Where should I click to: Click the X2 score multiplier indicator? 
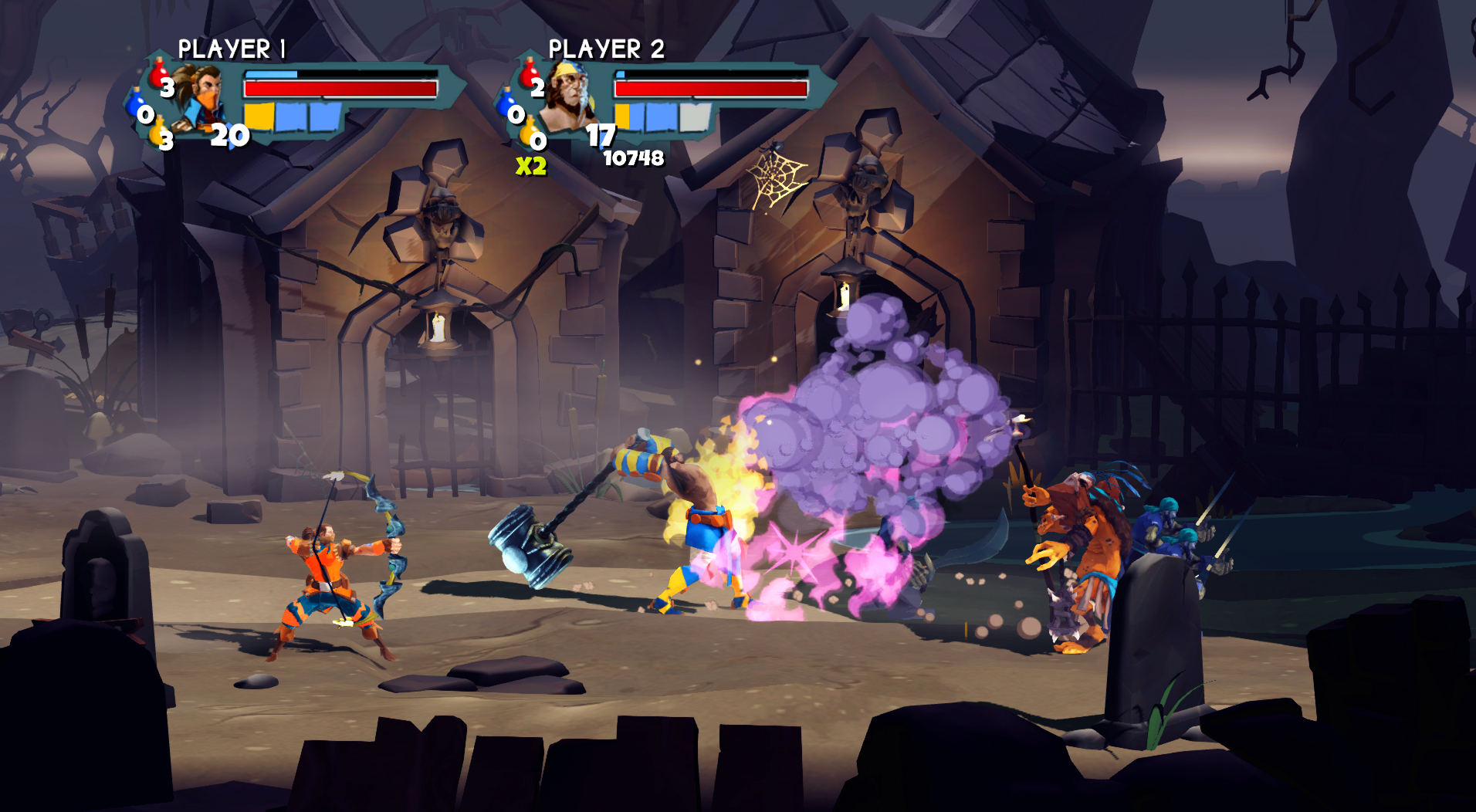pyautogui.click(x=531, y=165)
